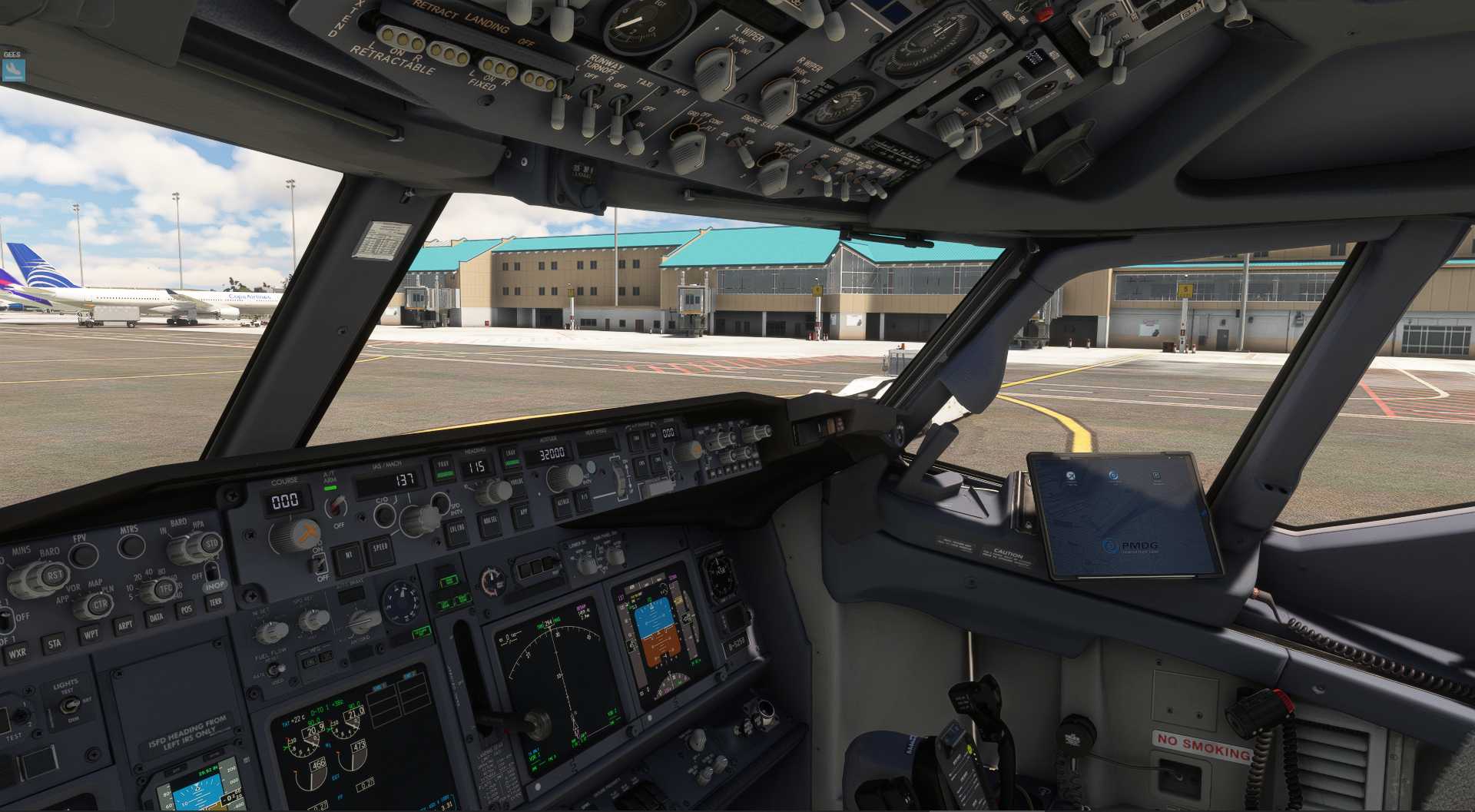The height and width of the screenshot is (812, 1475).
Task: Click the C/O changeover button
Action: (383, 513)
